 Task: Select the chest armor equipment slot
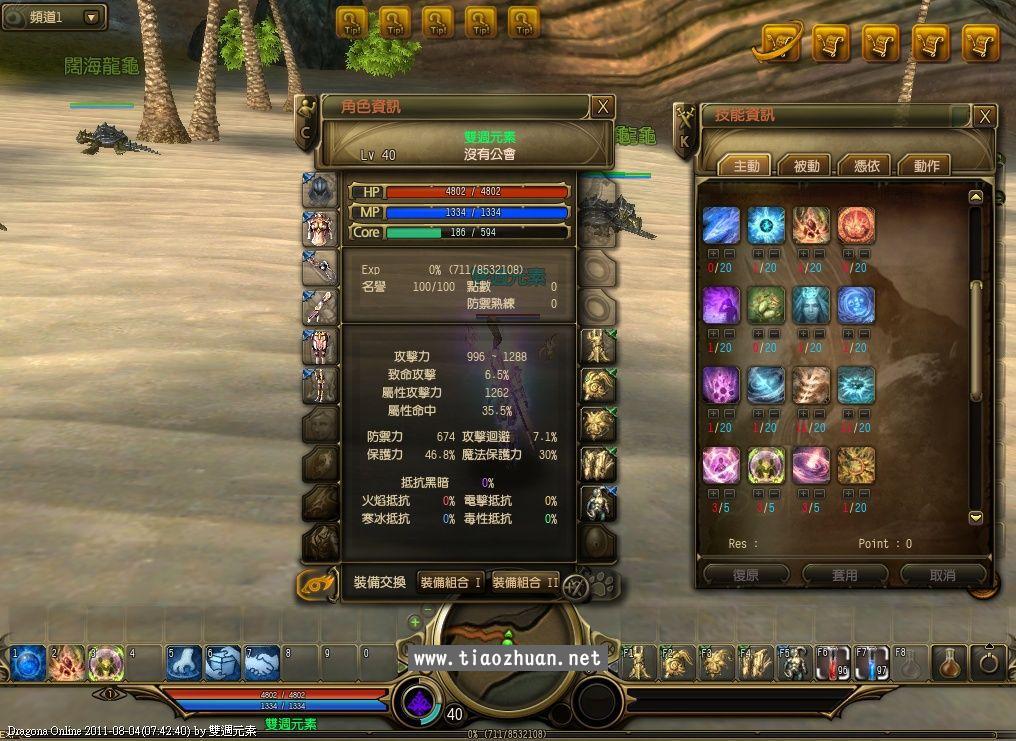(x=320, y=228)
